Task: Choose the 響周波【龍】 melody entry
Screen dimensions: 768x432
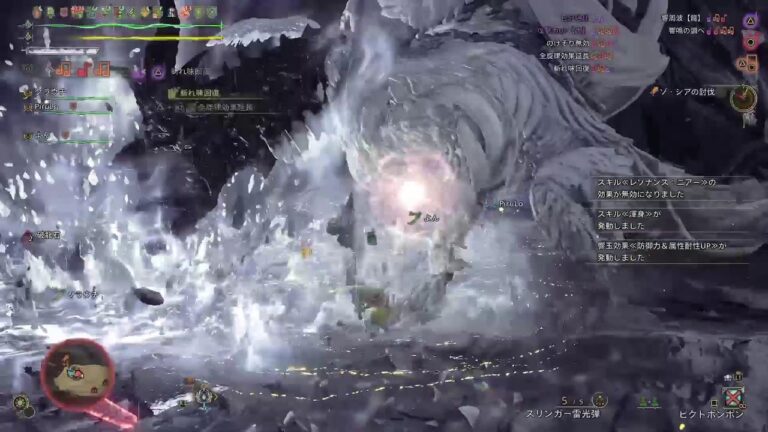Action: [688, 19]
